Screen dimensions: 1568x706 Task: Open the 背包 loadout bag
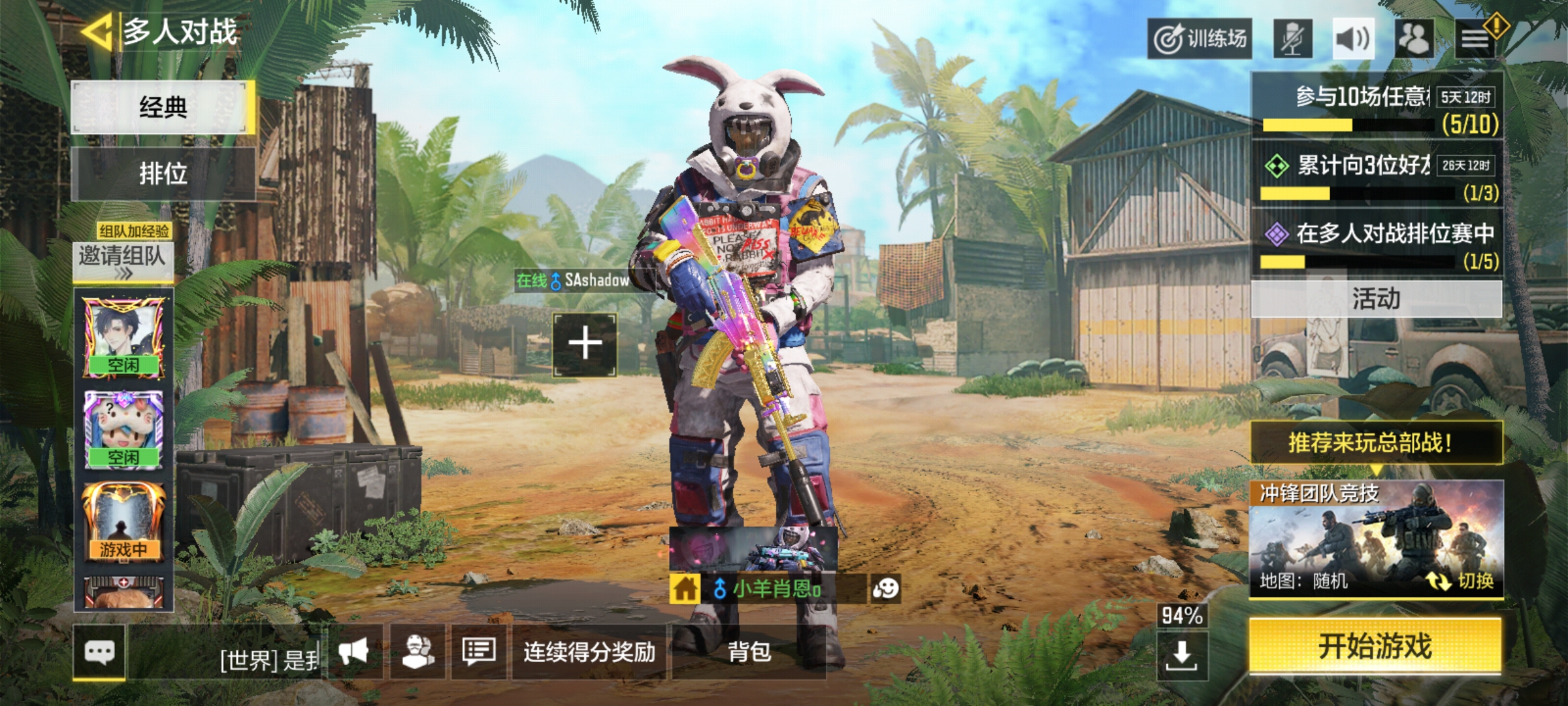tap(749, 652)
